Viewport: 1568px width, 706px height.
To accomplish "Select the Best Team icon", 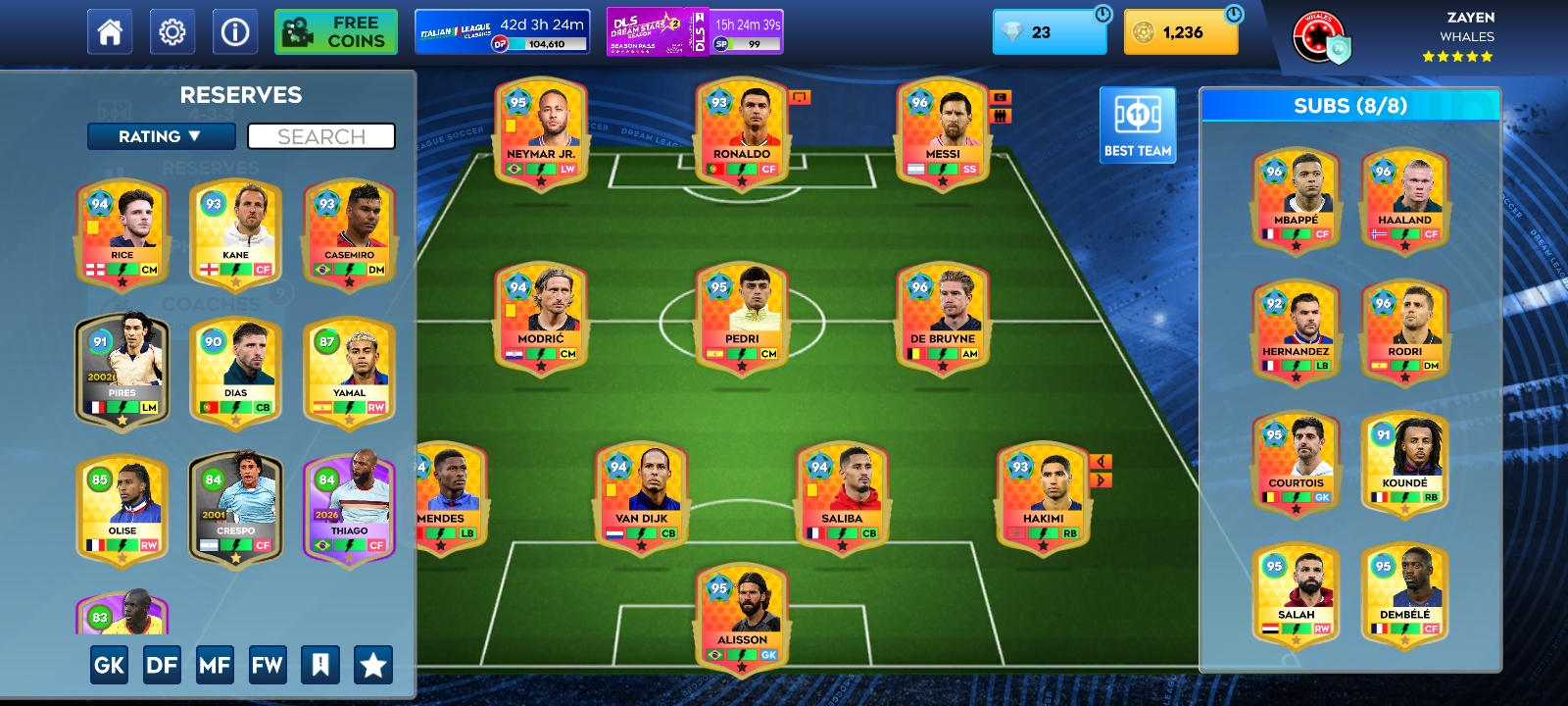I will [x=1137, y=123].
